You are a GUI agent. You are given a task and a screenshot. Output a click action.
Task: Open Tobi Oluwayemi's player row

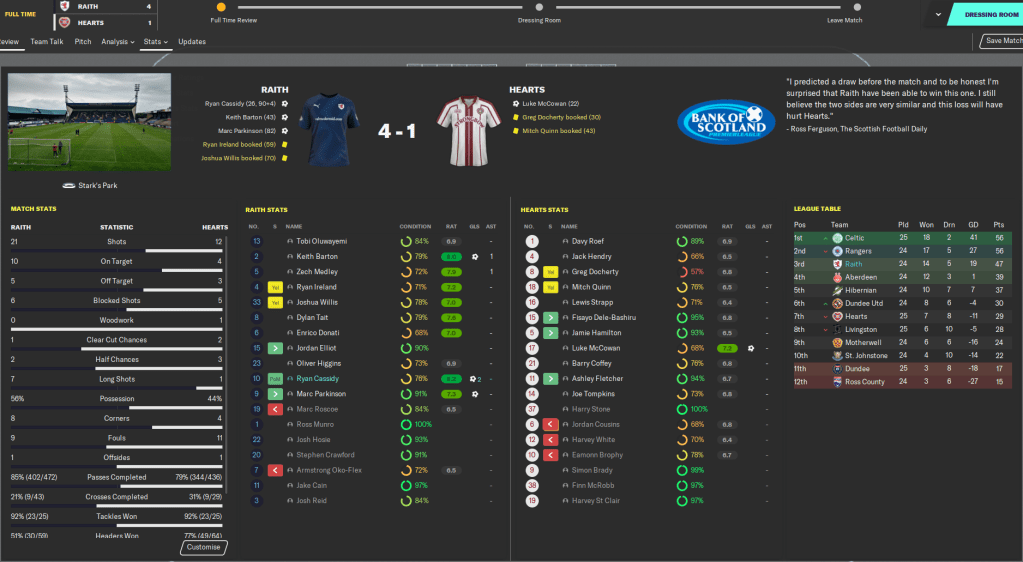click(x=321, y=241)
